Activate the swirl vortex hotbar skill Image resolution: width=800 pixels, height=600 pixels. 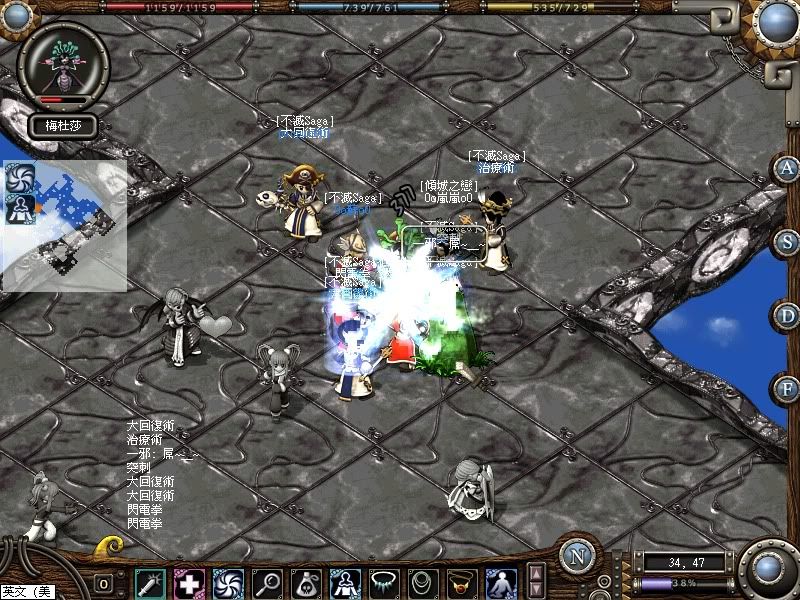click(x=228, y=583)
